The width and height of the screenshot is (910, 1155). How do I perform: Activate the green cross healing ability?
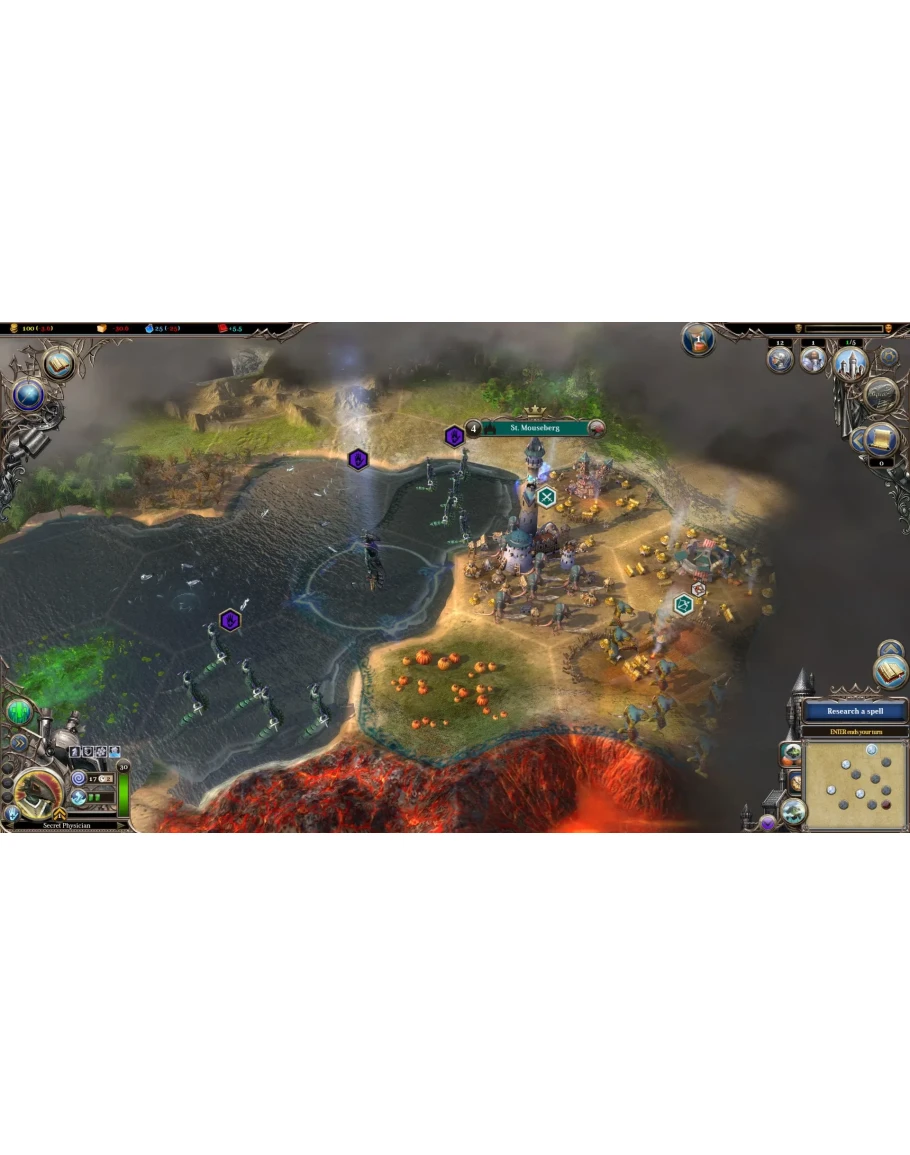(21, 712)
